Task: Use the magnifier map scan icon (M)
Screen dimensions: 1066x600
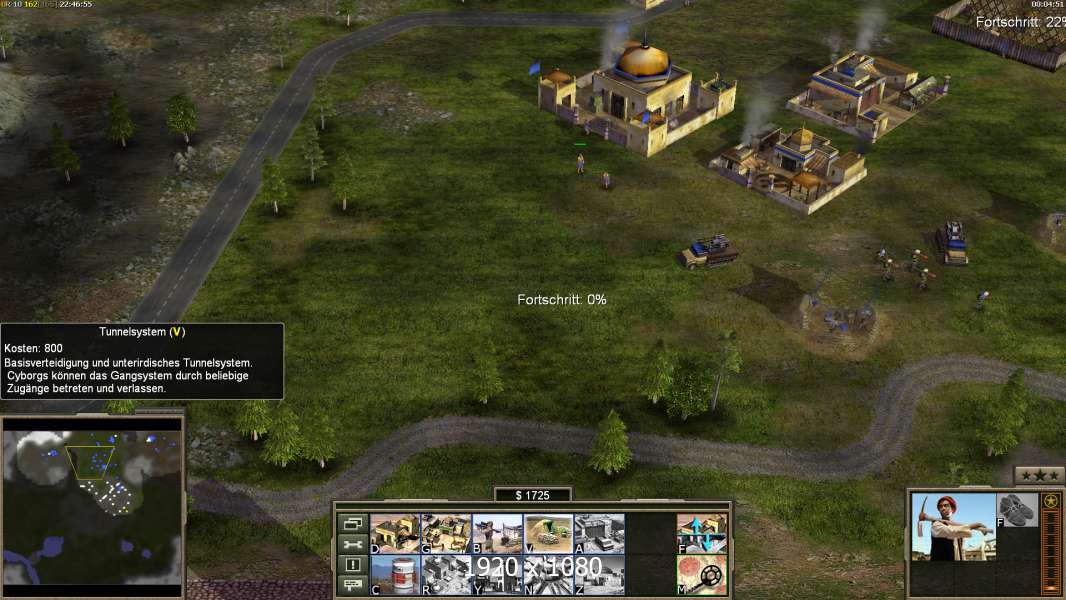Action: point(702,574)
